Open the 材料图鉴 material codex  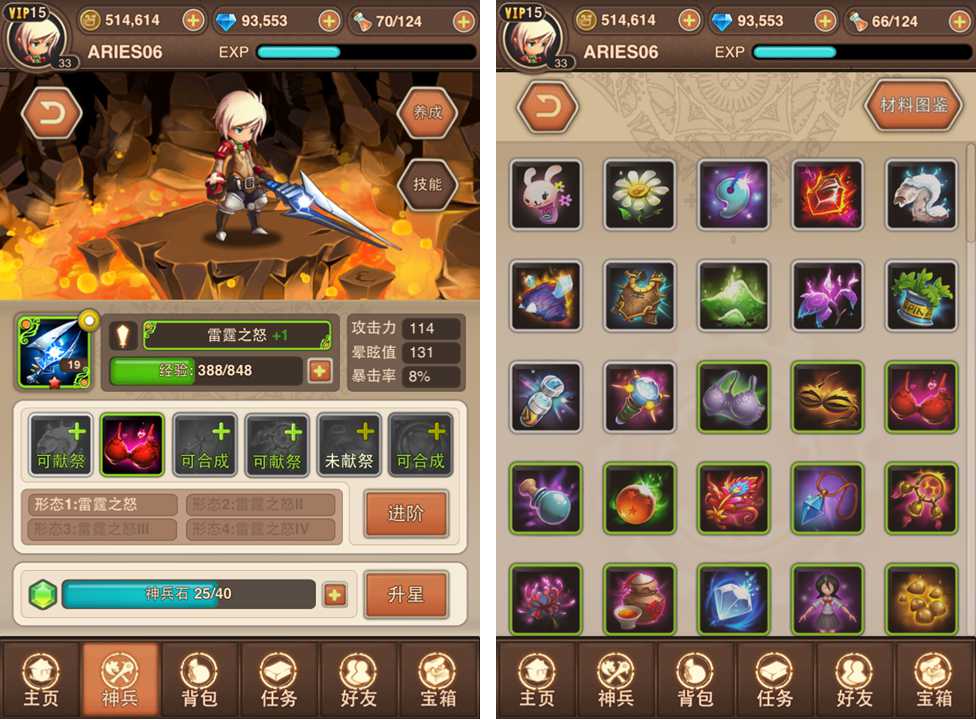[913, 106]
